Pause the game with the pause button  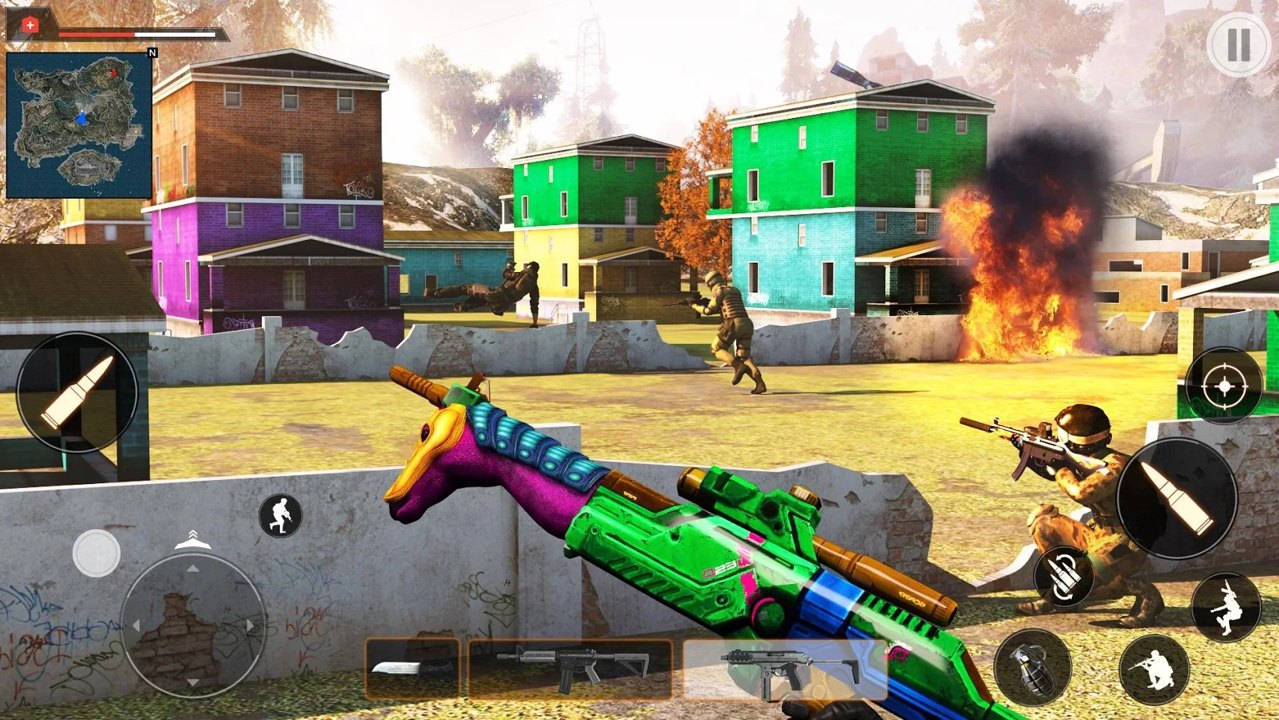tap(1238, 45)
